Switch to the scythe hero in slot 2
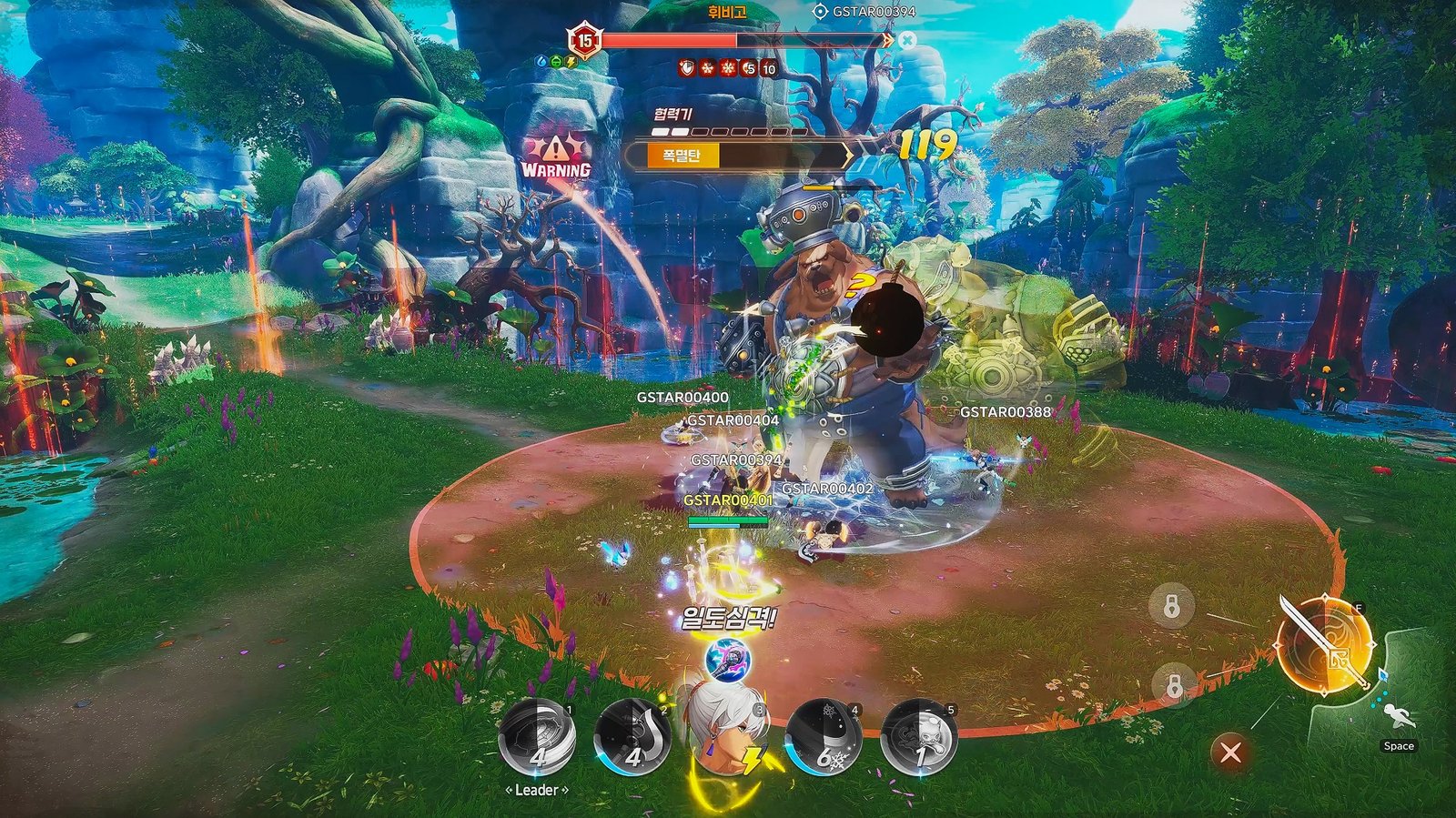Screen dimensions: 1456x818 (x=632, y=738)
